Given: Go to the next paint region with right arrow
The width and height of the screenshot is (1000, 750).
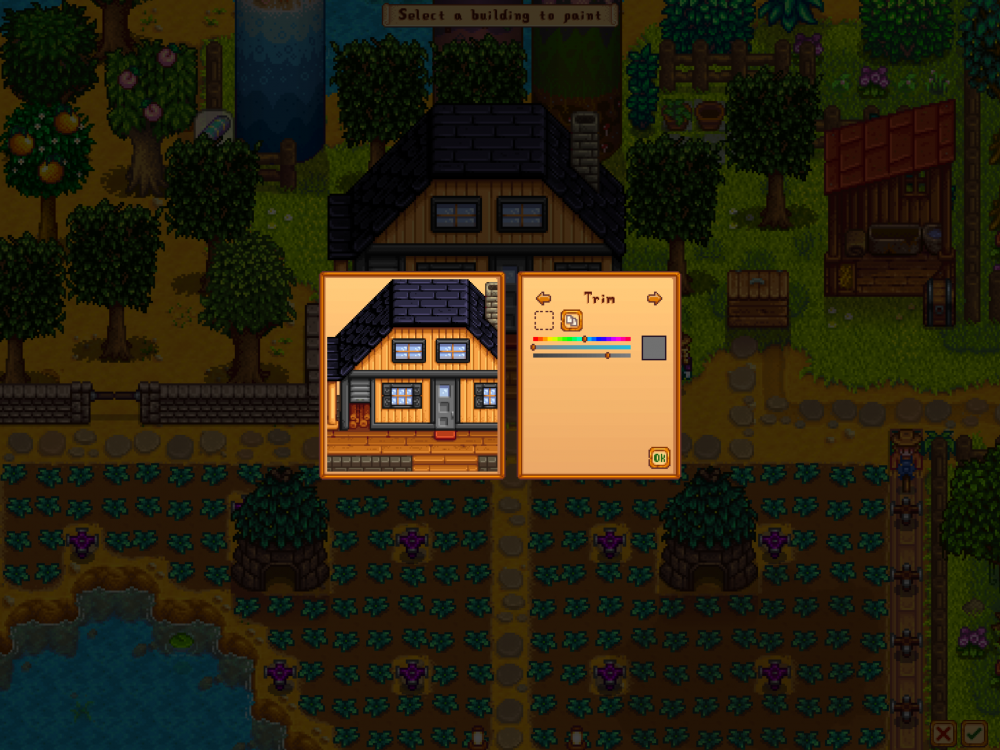Looking at the screenshot, I should point(654,298).
